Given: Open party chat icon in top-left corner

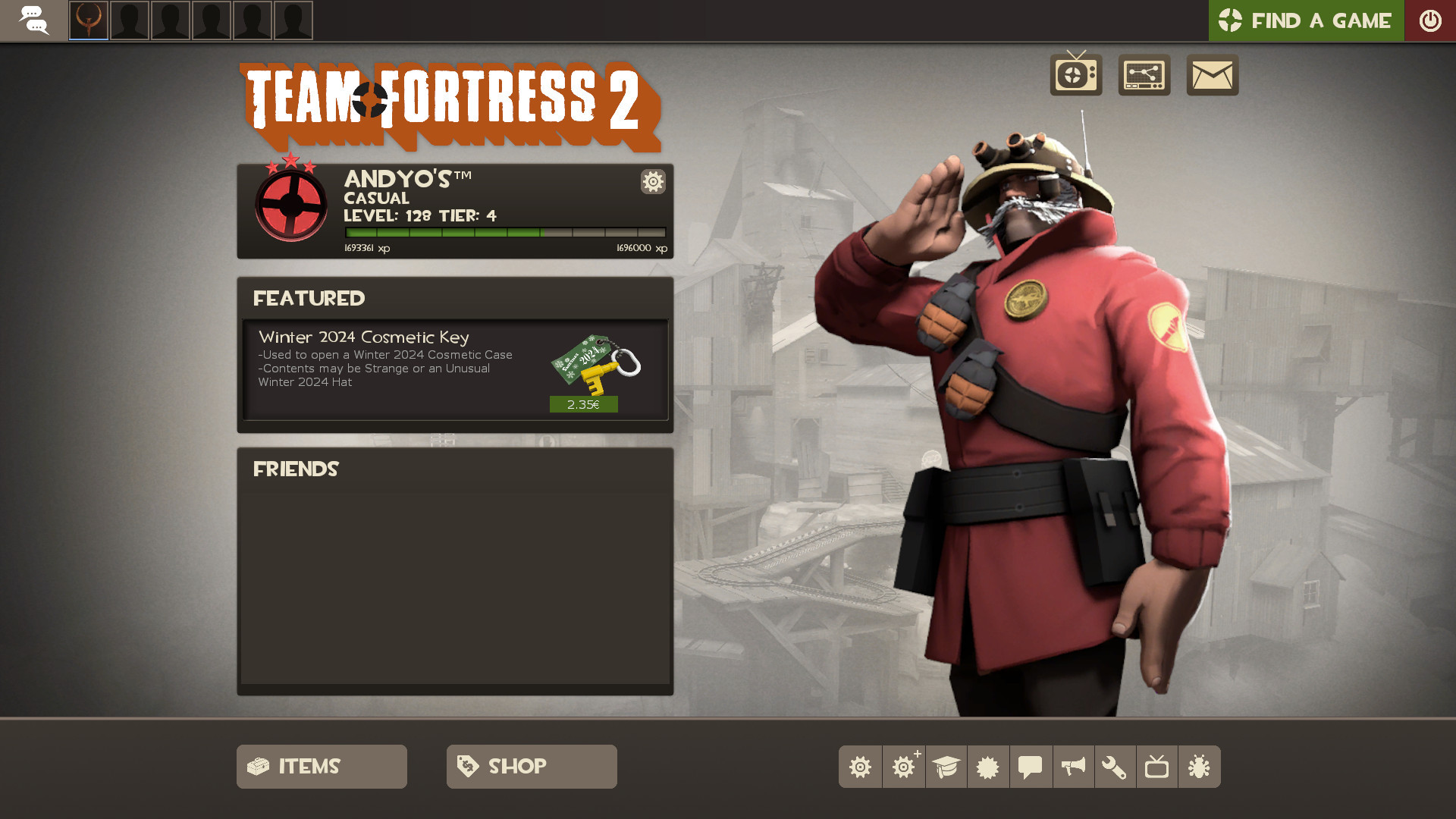Looking at the screenshot, I should click(x=34, y=20).
